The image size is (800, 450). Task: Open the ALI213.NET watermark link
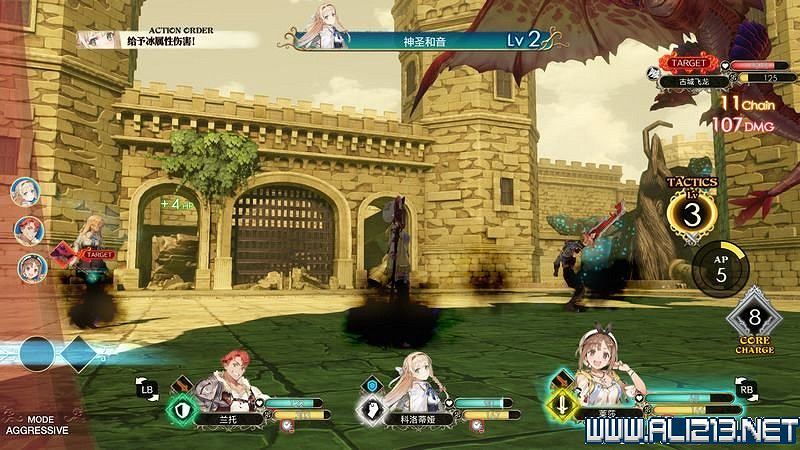(690, 432)
